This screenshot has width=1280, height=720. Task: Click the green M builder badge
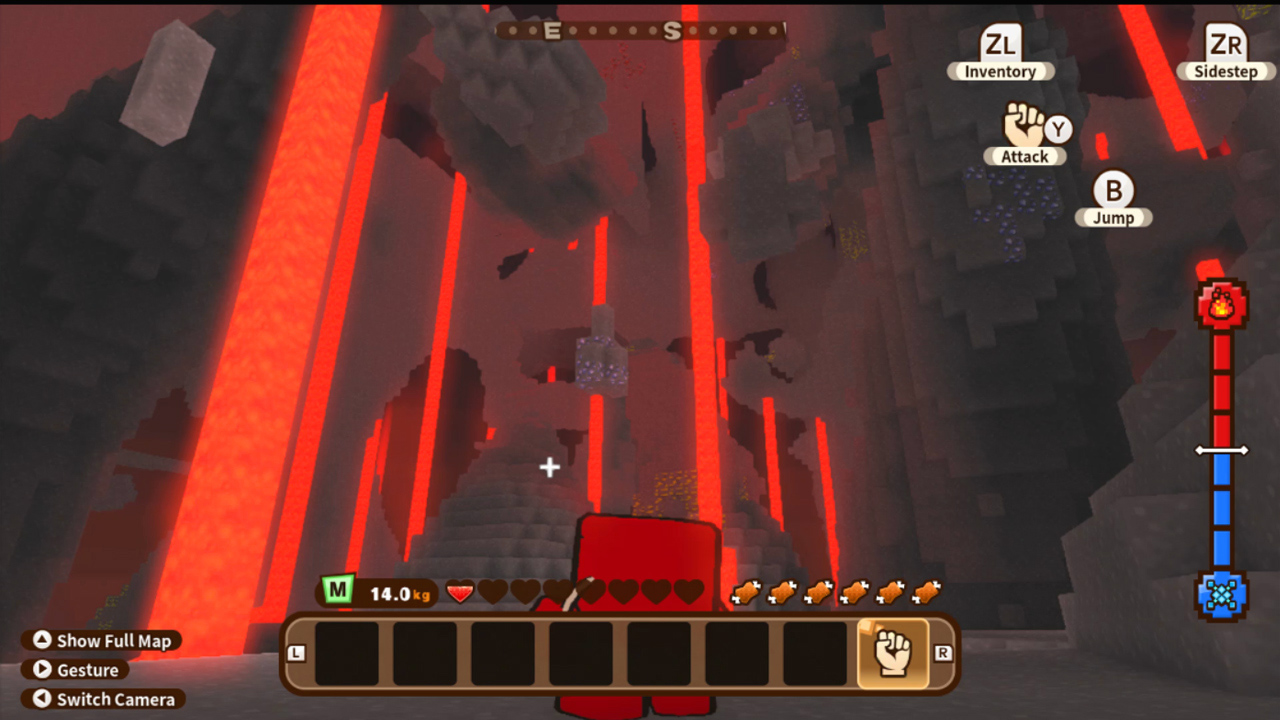[337, 592]
